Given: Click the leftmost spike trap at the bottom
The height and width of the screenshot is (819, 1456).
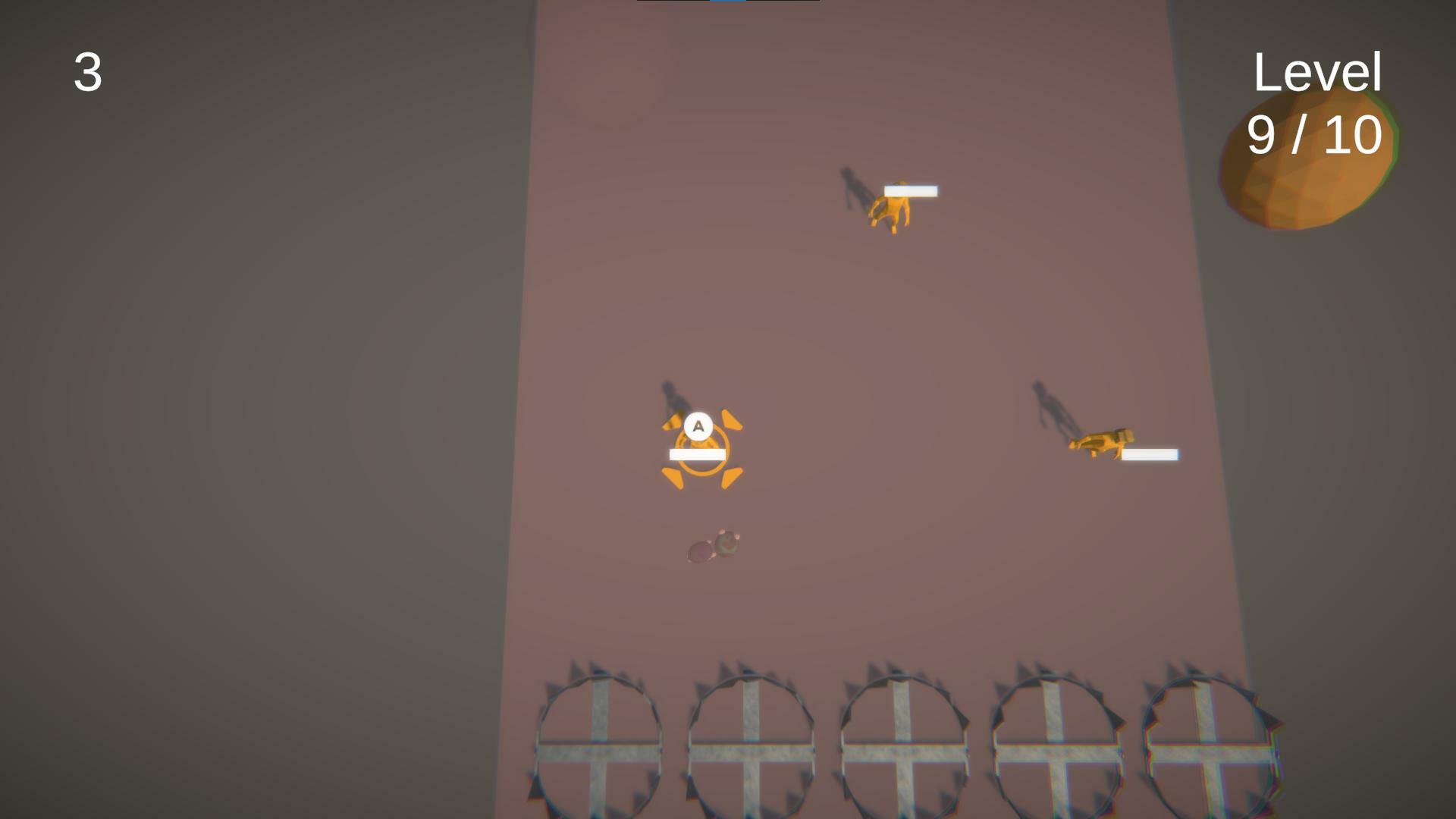Looking at the screenshot, I should point(599,751).
